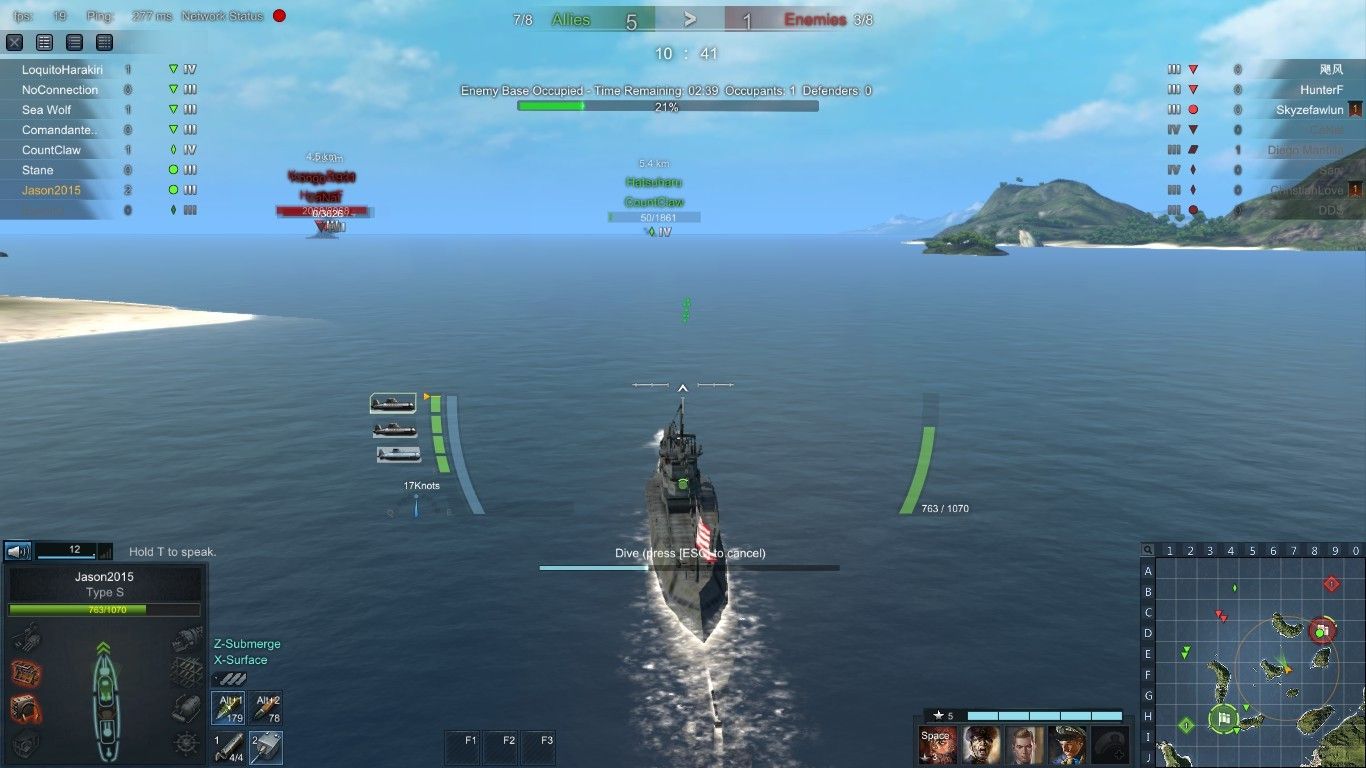Select Skyzefawlun in the enemy team list
The height and width of the screenshot is (768, 1366).
coord(1309,110)
